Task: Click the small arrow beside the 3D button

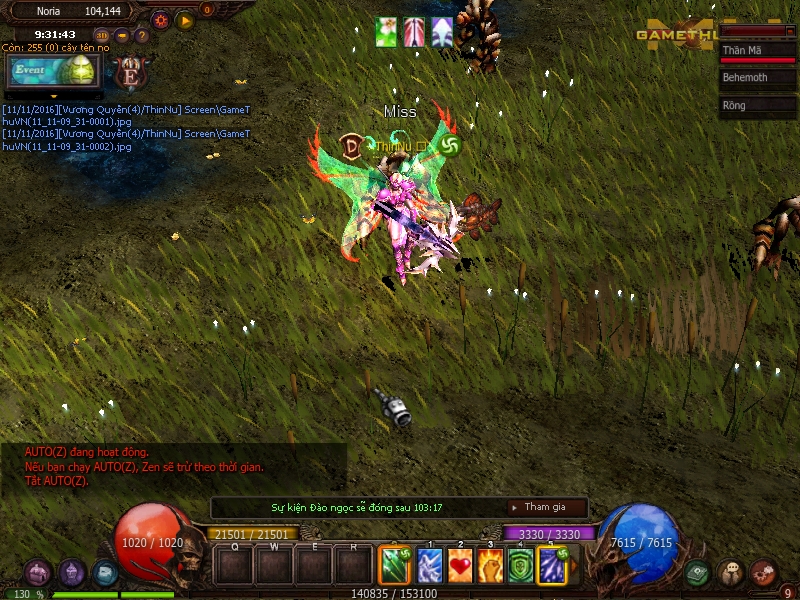Action: (x=122, y=36)
